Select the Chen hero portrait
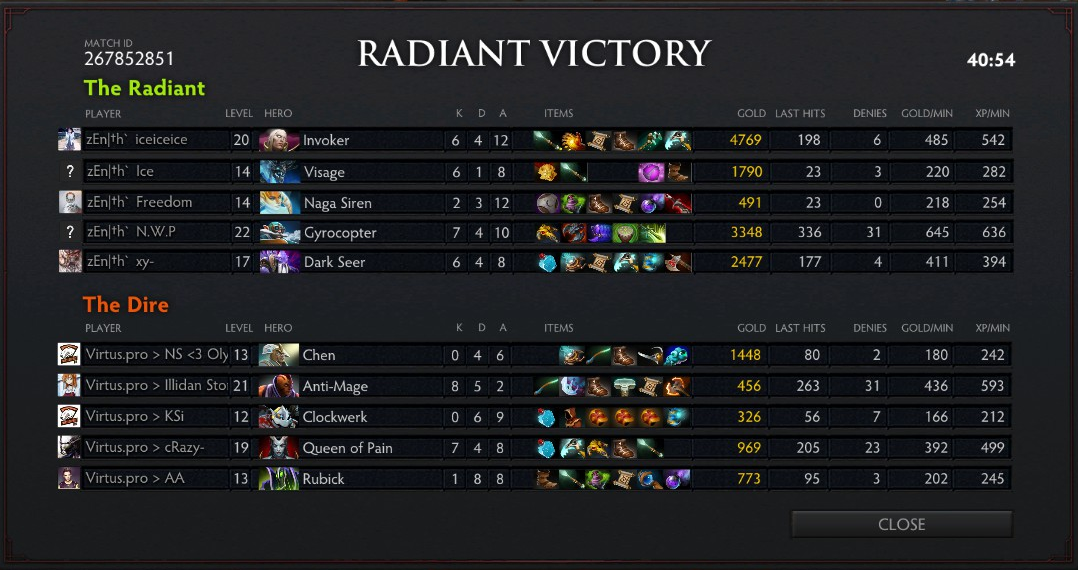 click(279, 355)
